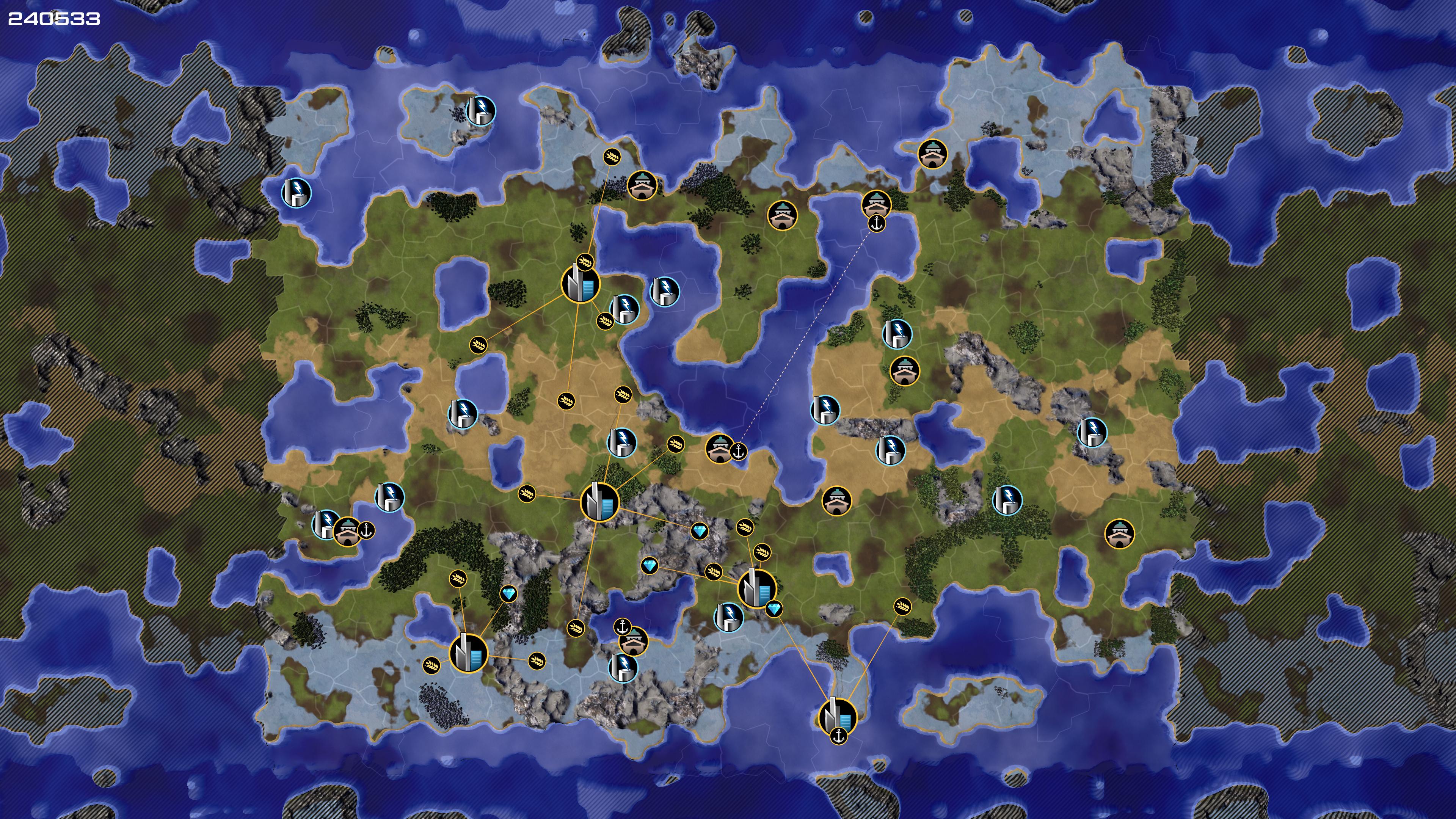Select the city marker with an anchor badge beneath
The image size is (1456, 819).
(837, 717)
